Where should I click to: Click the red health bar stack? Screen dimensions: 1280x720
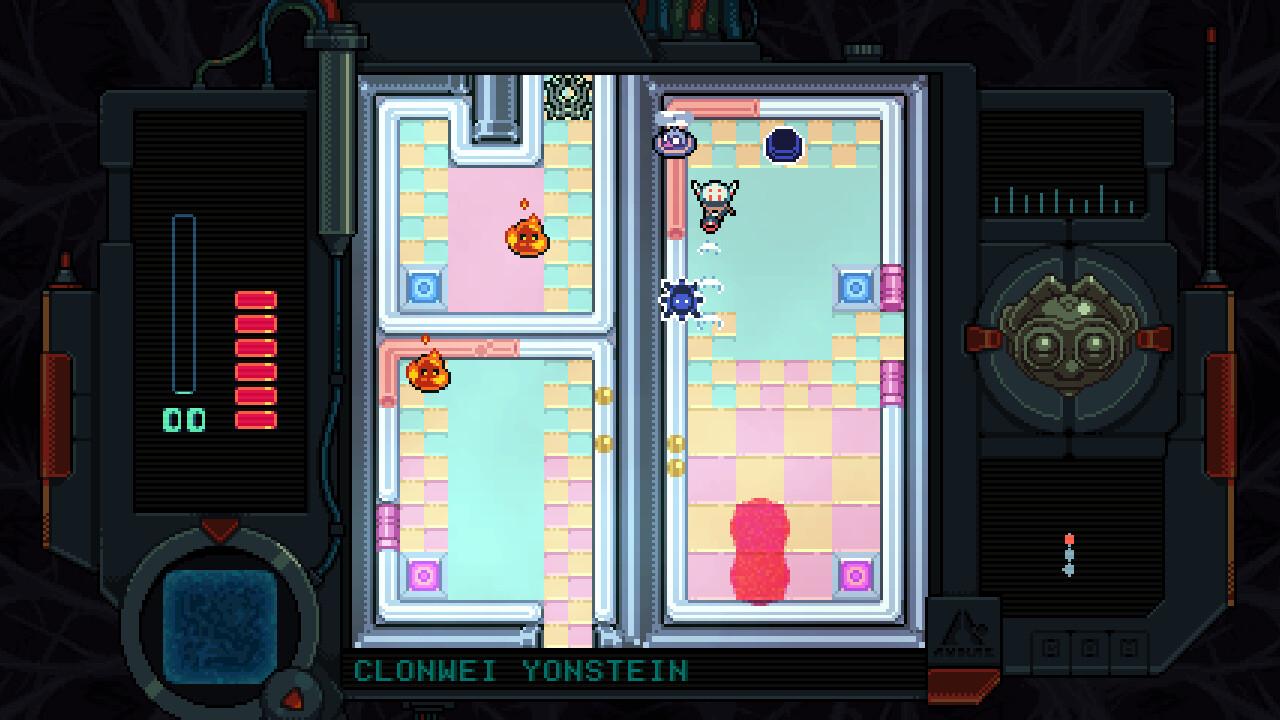(258, 355)
